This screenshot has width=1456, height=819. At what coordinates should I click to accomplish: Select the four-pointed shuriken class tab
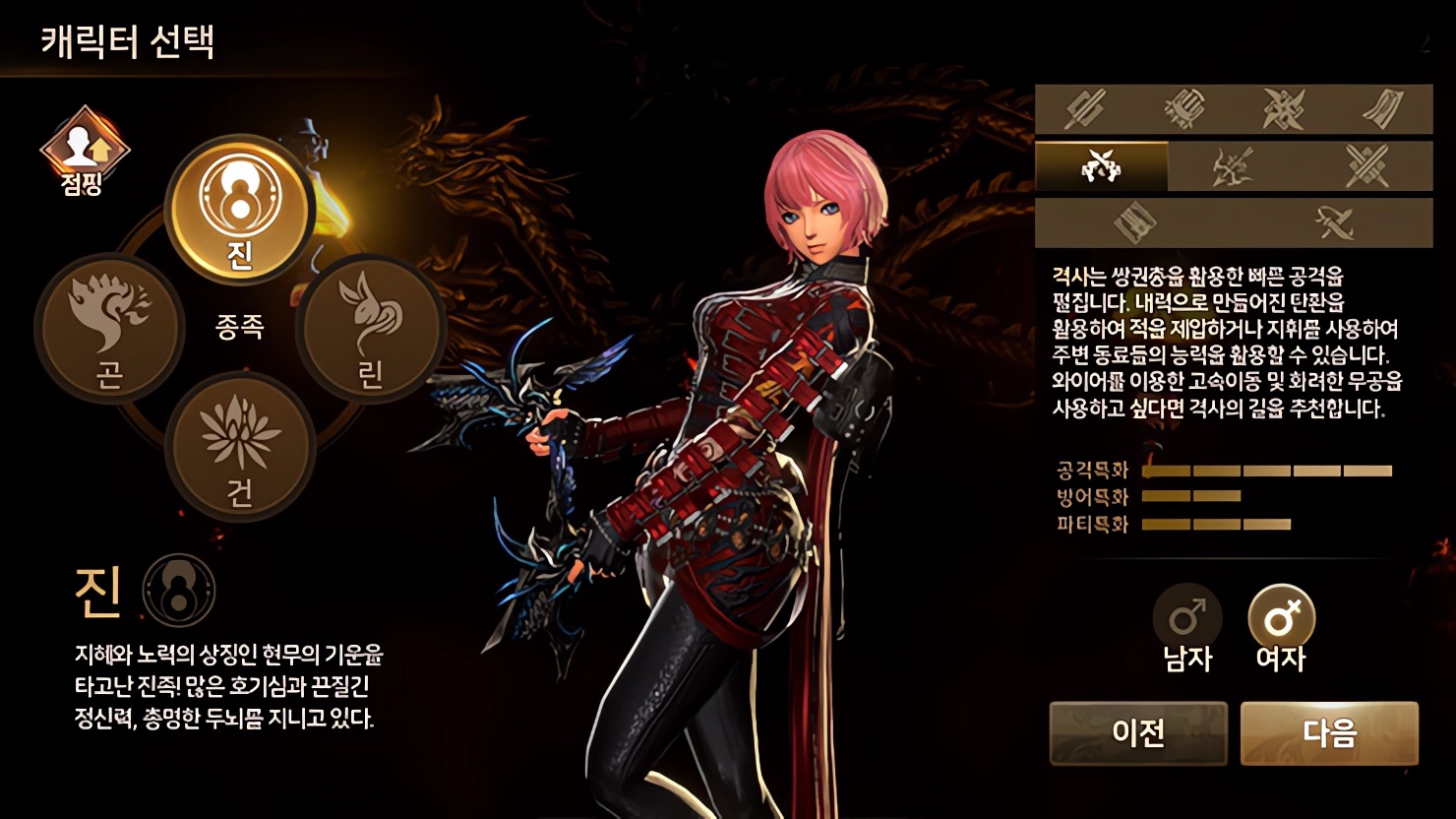point(1284,108)
